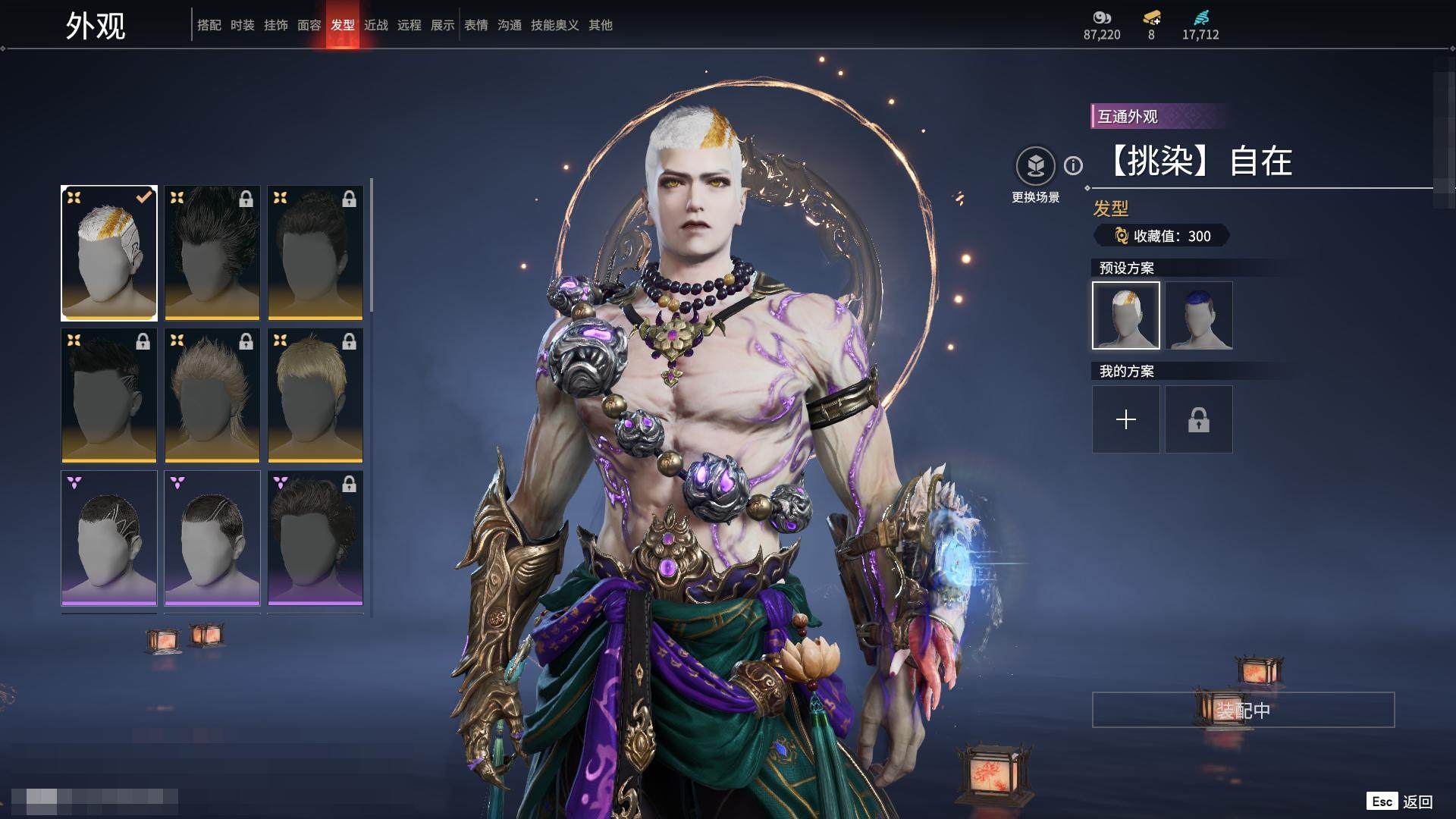Select the 沟通 tab
Image resolution: width=1456 pixels, height=819 pixels.
[510, 25]
